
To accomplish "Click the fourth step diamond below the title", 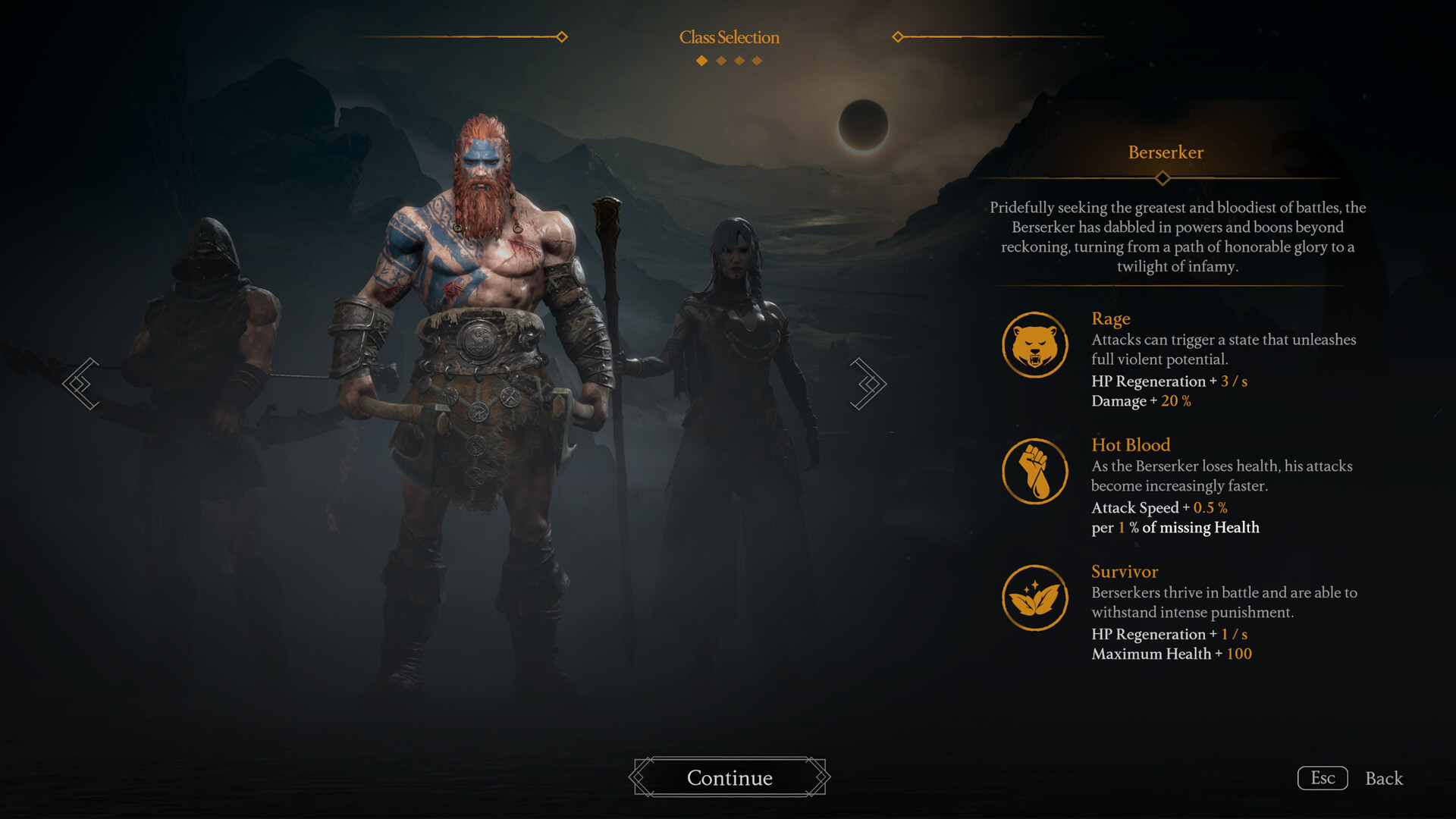I will [x=757, y=61].
